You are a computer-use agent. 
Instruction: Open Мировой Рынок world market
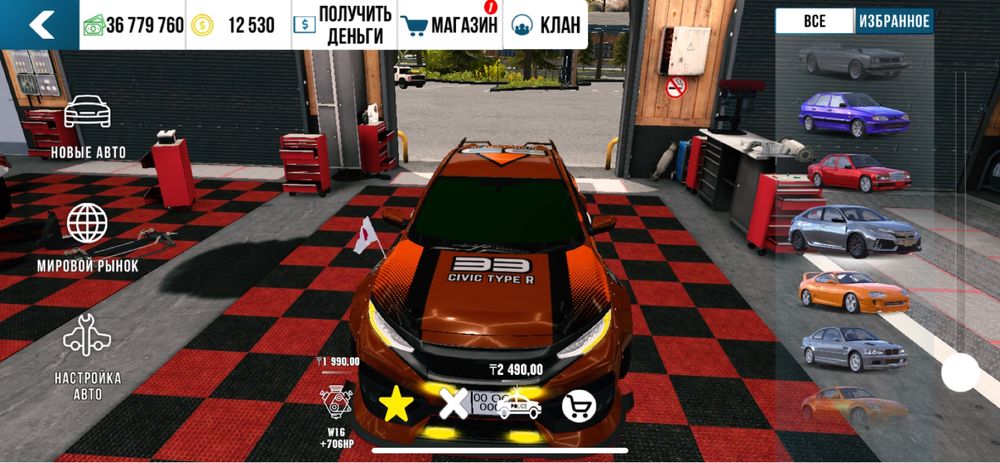pos(88,237)
